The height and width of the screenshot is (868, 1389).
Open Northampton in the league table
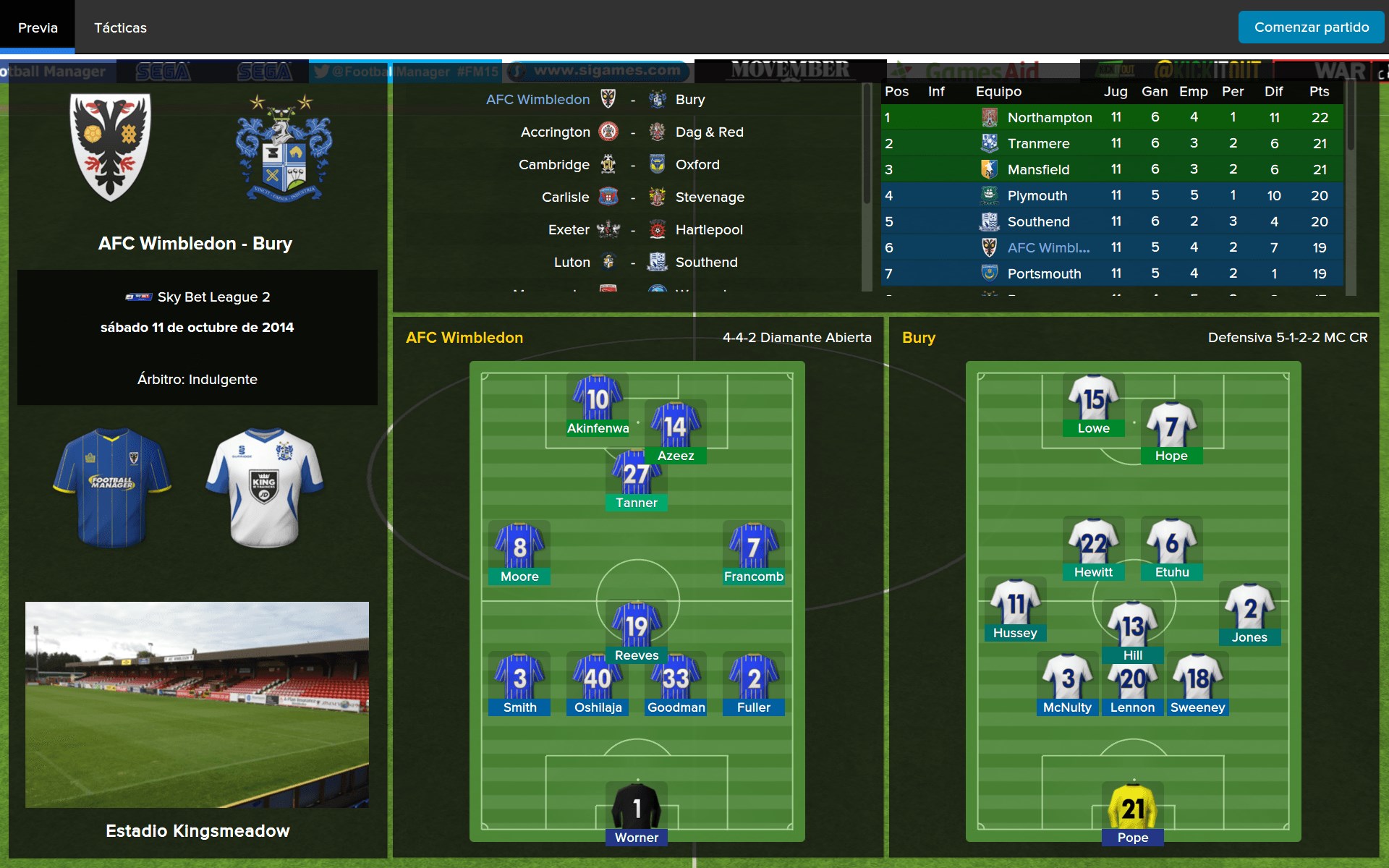tap(1049, 117)
